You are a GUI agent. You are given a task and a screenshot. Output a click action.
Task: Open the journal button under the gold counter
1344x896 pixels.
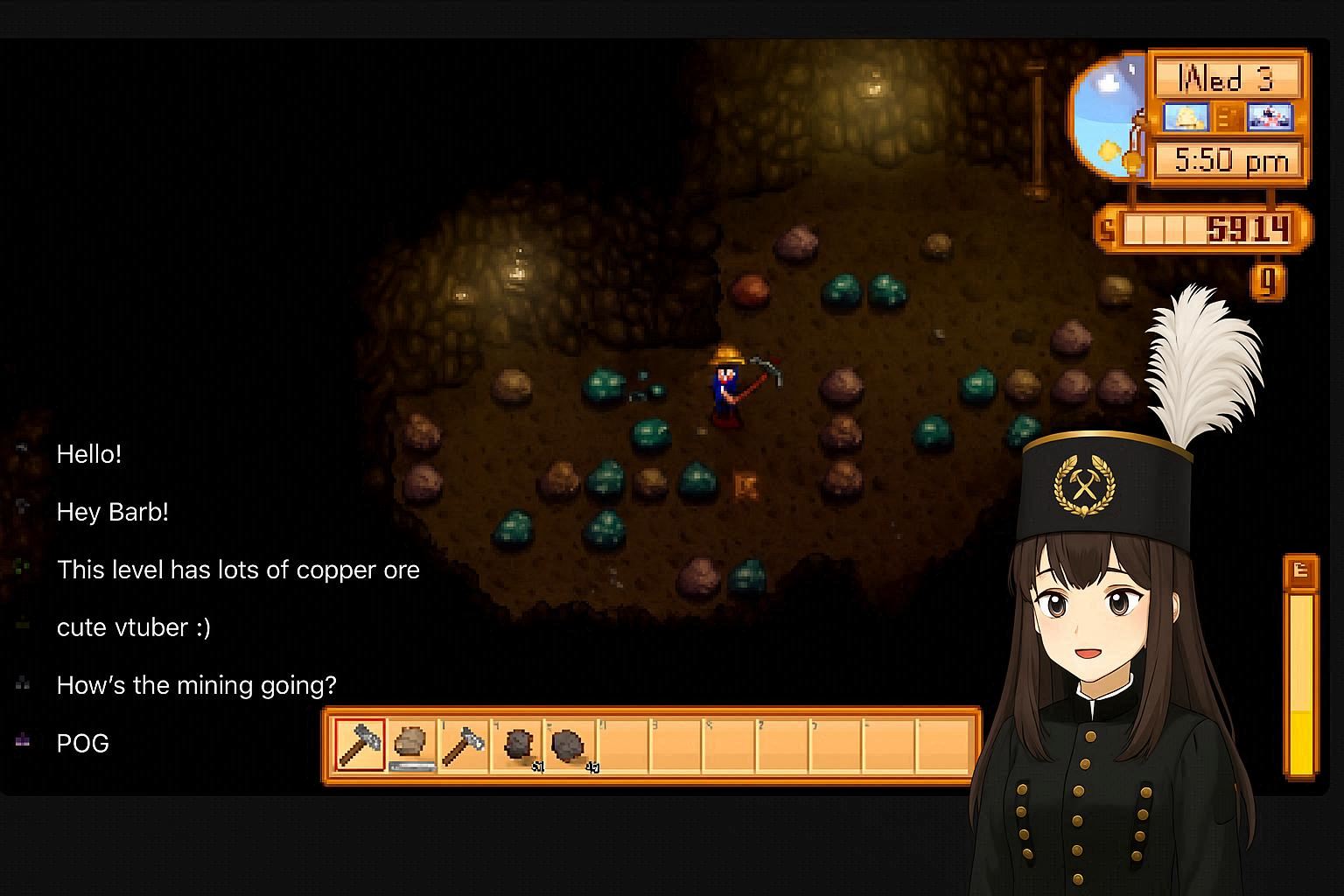coord(1268,282)
